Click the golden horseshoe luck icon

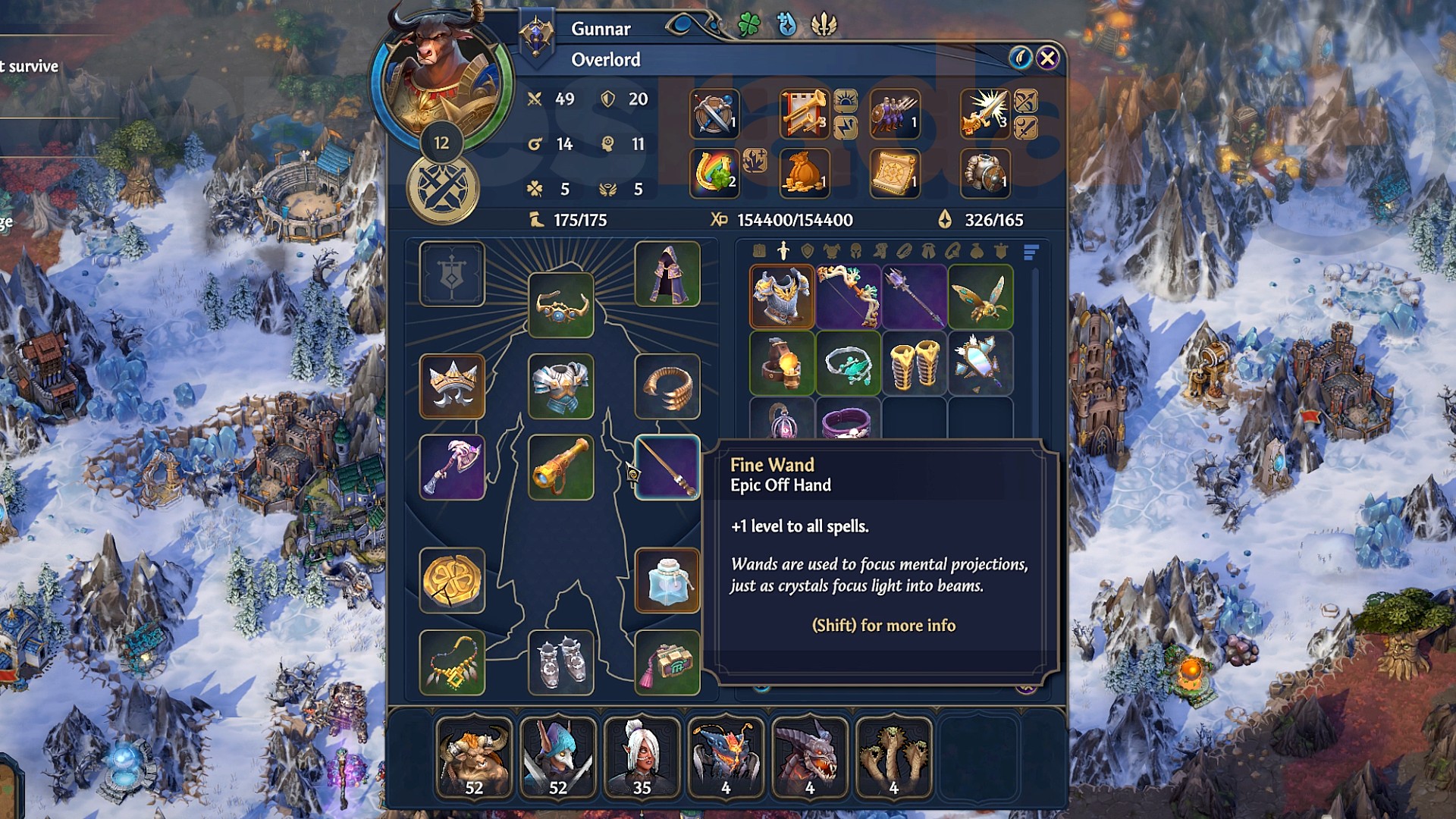(x=713, y=173)
